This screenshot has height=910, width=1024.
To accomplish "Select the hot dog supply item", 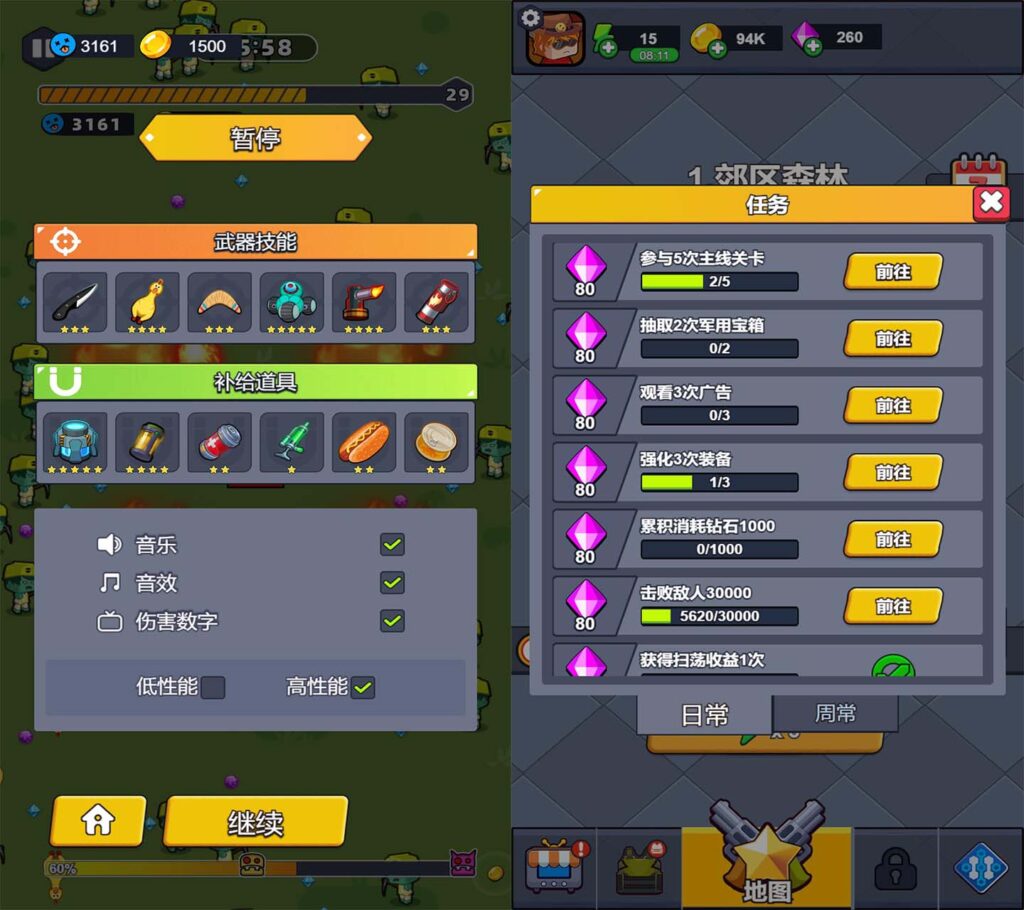I will (363, 441).
